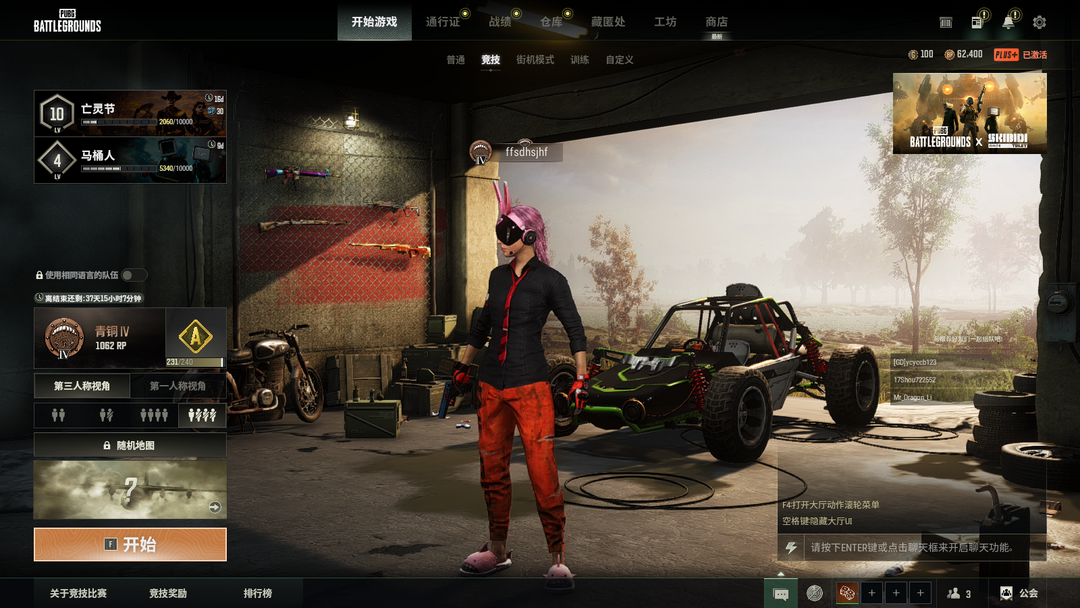
Task: Toggle 使用相同语言的队伍 same-language team switch
Action: point(134,275)
